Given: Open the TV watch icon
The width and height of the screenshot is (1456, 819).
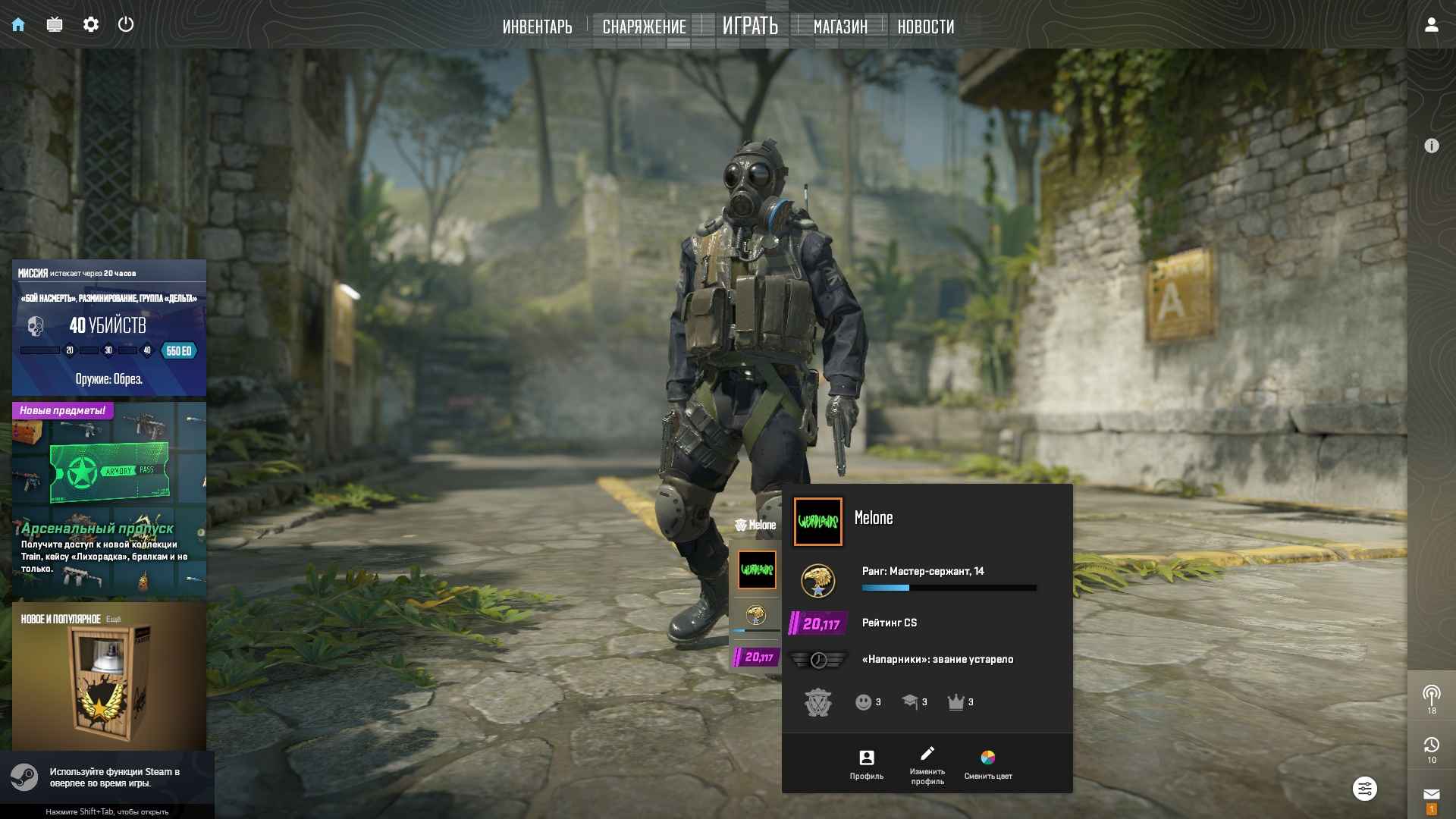Looking at the screenshot, I should [x=55, y=24].
